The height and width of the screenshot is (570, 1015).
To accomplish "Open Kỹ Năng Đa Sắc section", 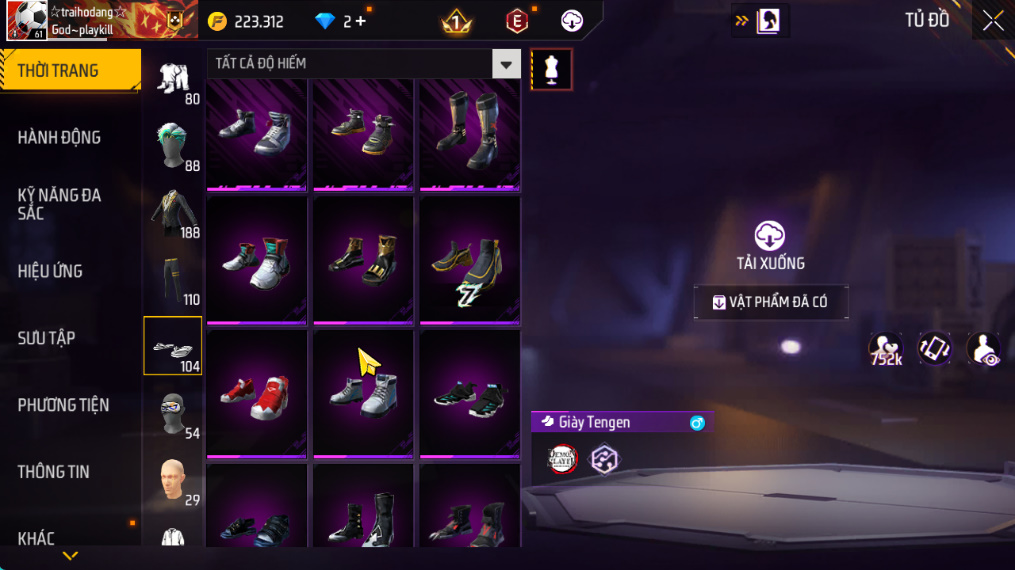I will (60, 204).
